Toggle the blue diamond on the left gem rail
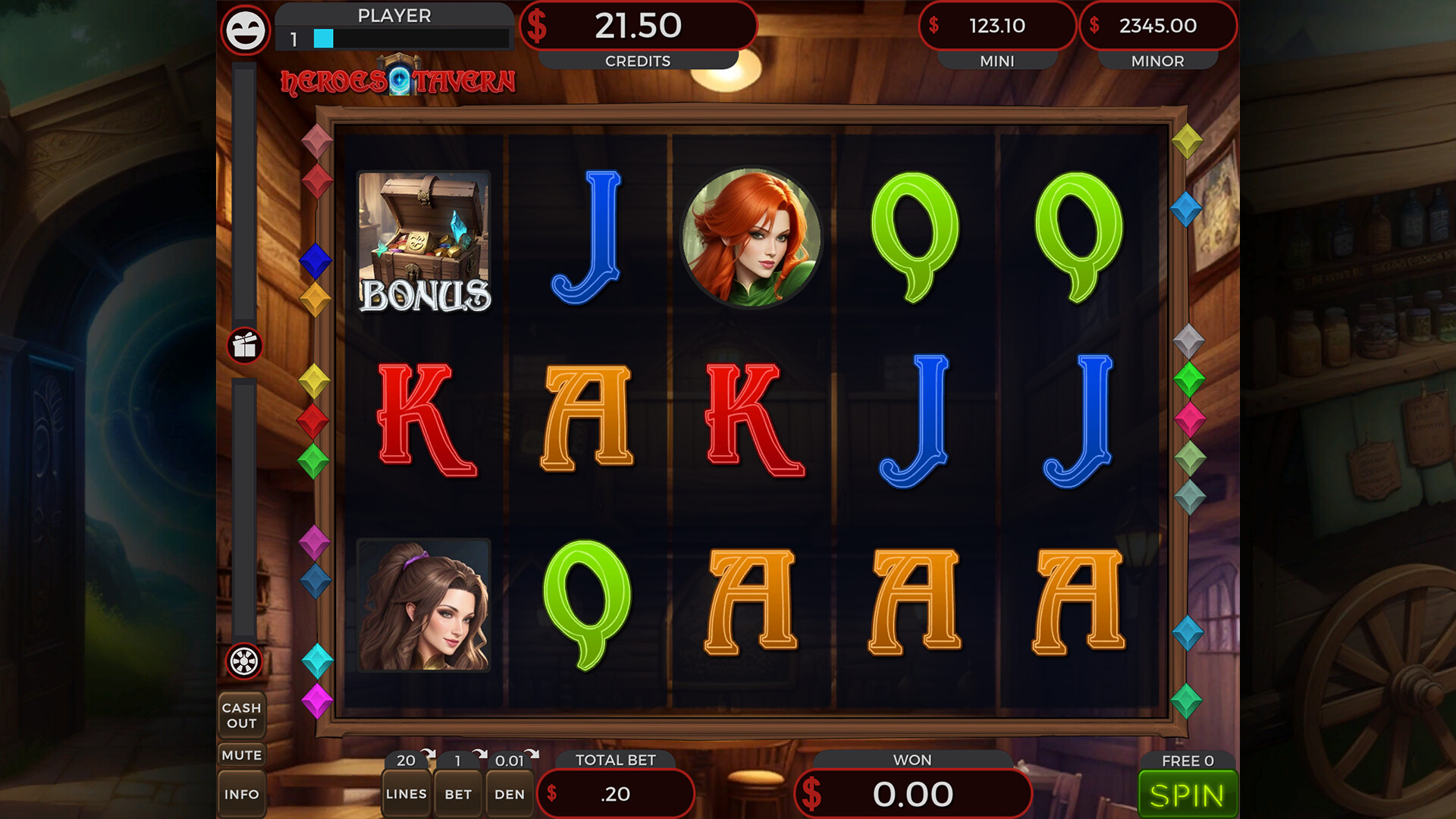The image size is (1456, 819). tap(315, 262)
